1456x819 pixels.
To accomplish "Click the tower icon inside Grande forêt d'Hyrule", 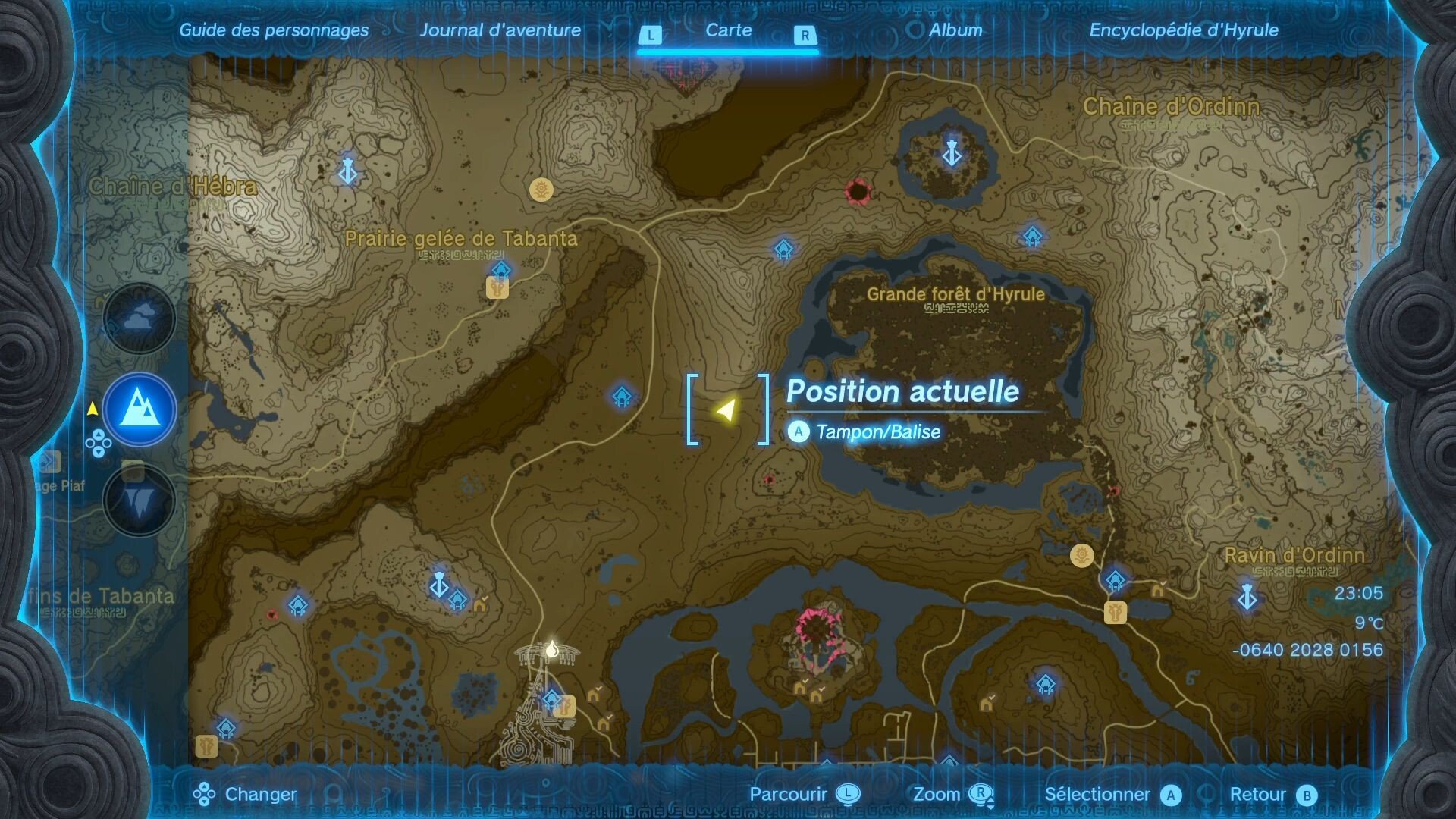I will click(950, 152).
